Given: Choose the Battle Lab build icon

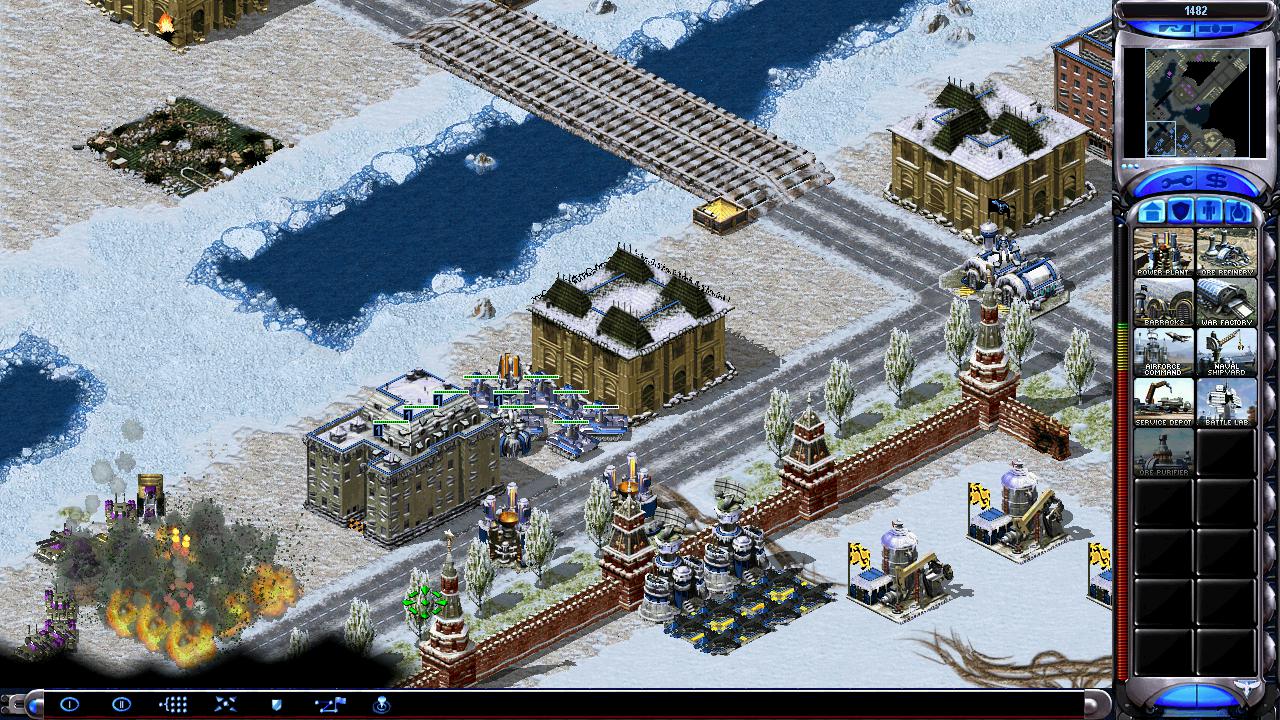Looking at the screenshot, I should pyautogui.click(x=1226, y=401).
